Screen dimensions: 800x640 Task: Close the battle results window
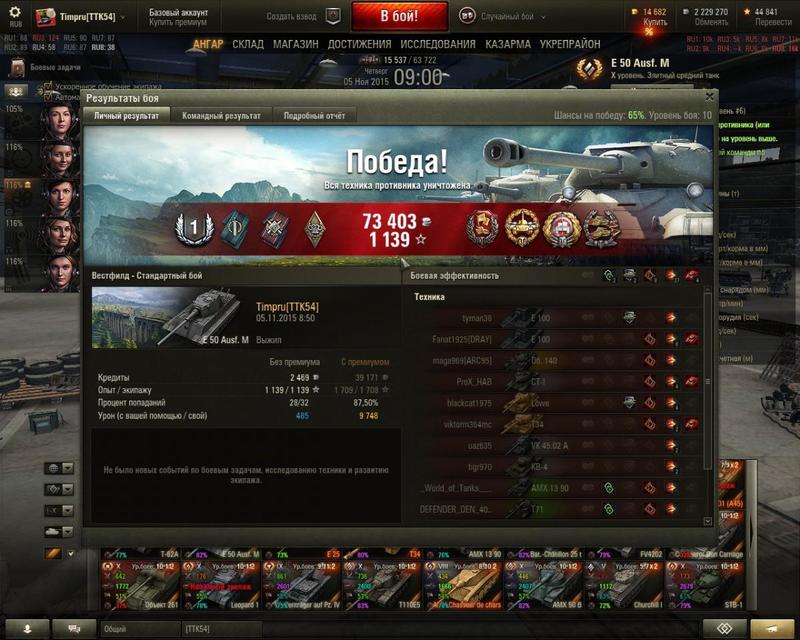(x=710, y=97)
